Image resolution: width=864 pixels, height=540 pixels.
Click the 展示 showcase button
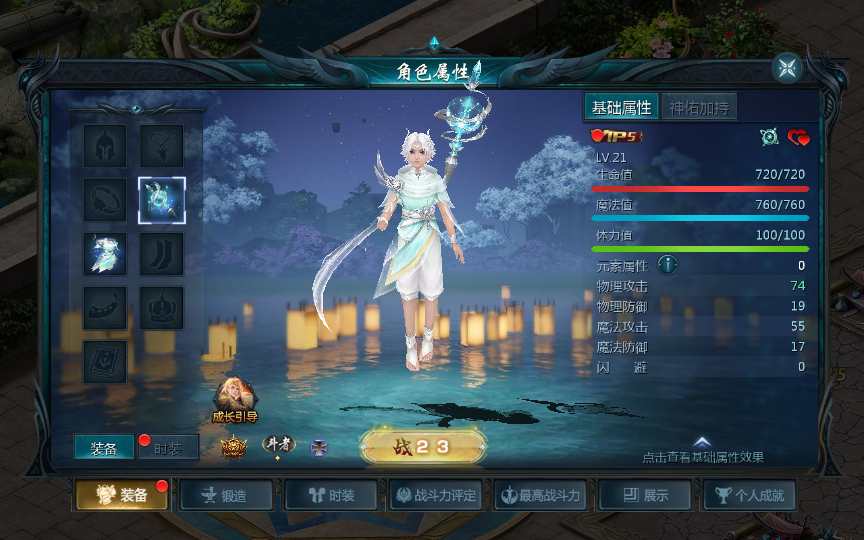tap(645, 495)
